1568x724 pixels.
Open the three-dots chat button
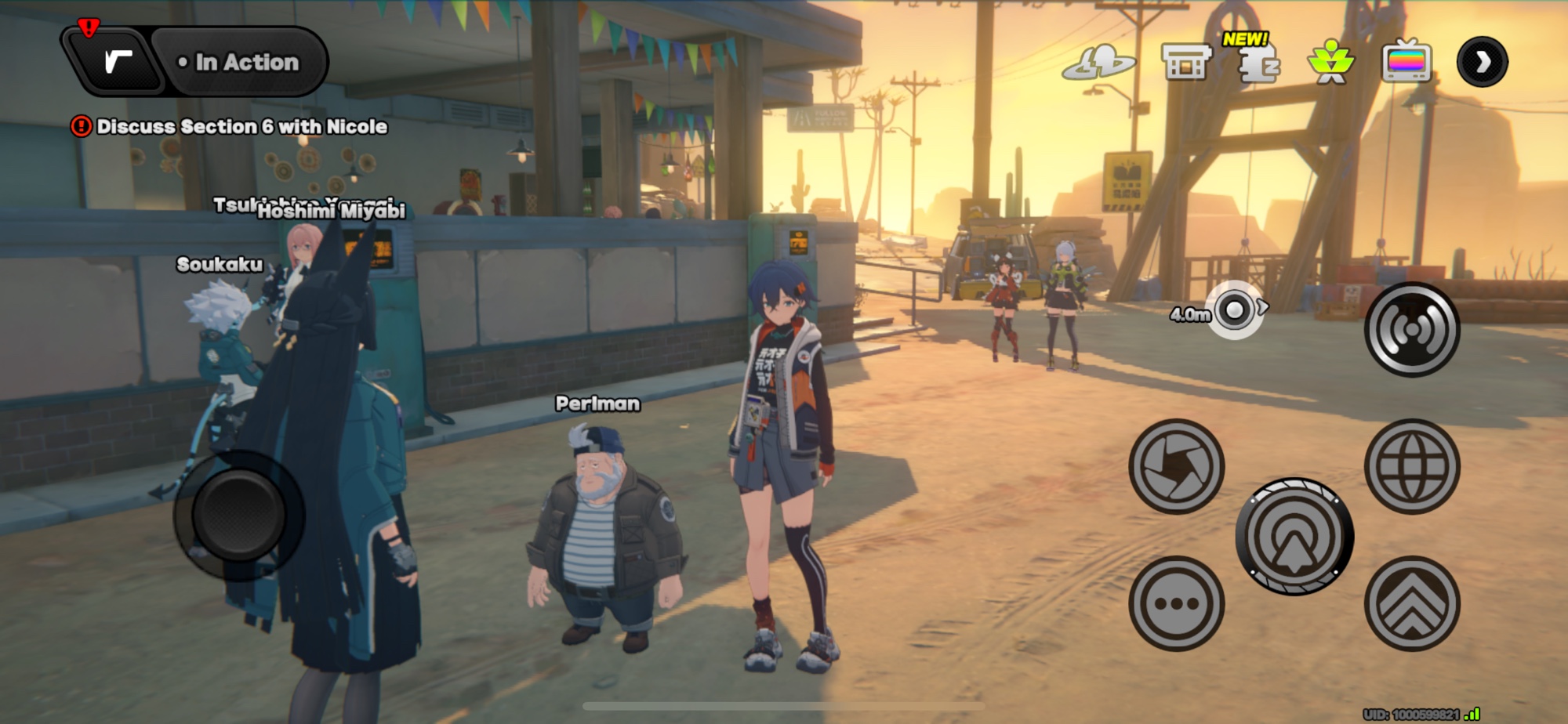(1176, 603)
